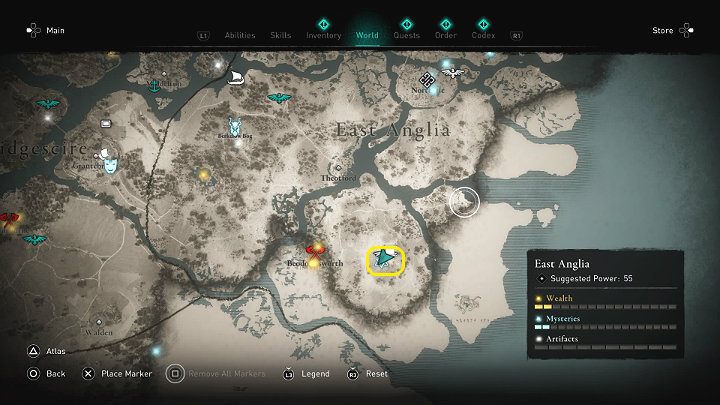Select the World tab

point(367,35)
